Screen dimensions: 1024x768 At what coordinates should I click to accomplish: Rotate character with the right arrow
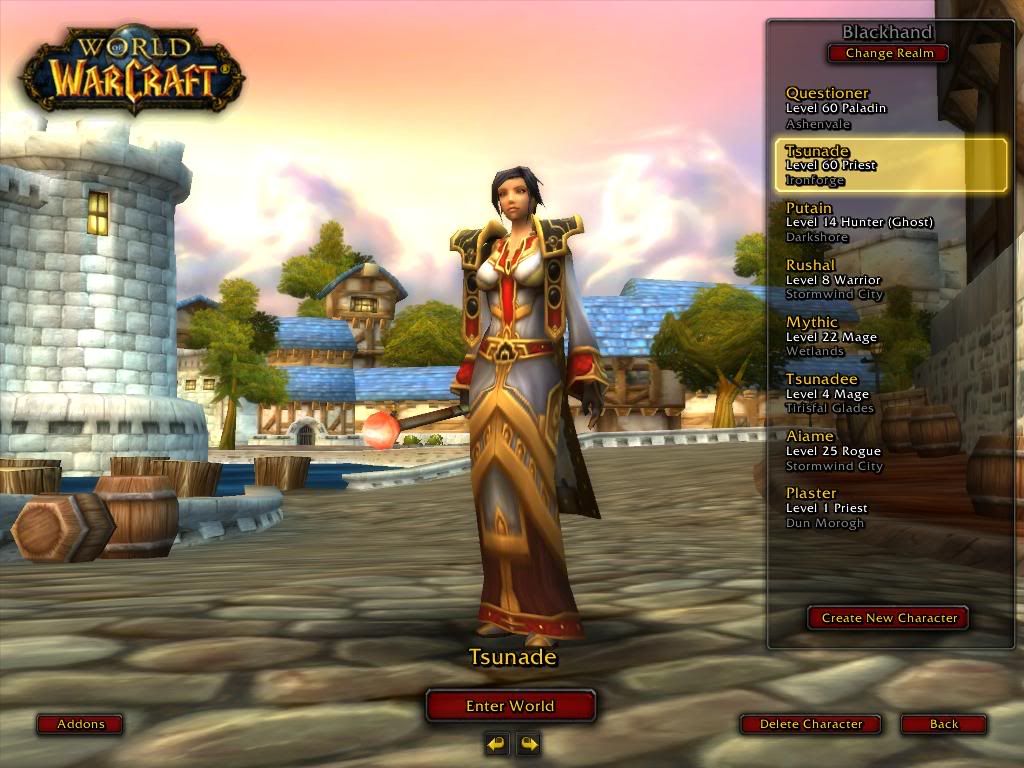[x=528, y=743]
